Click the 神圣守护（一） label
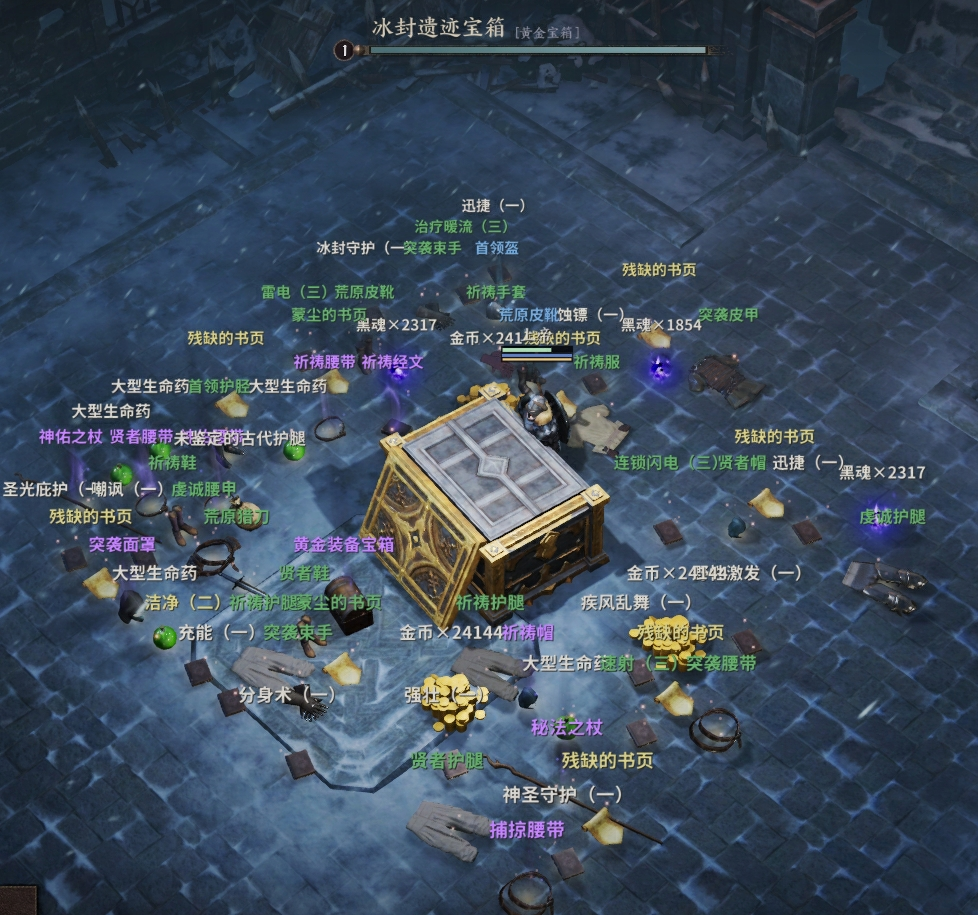This screenshot has width=978, height=915. point(562,794)
